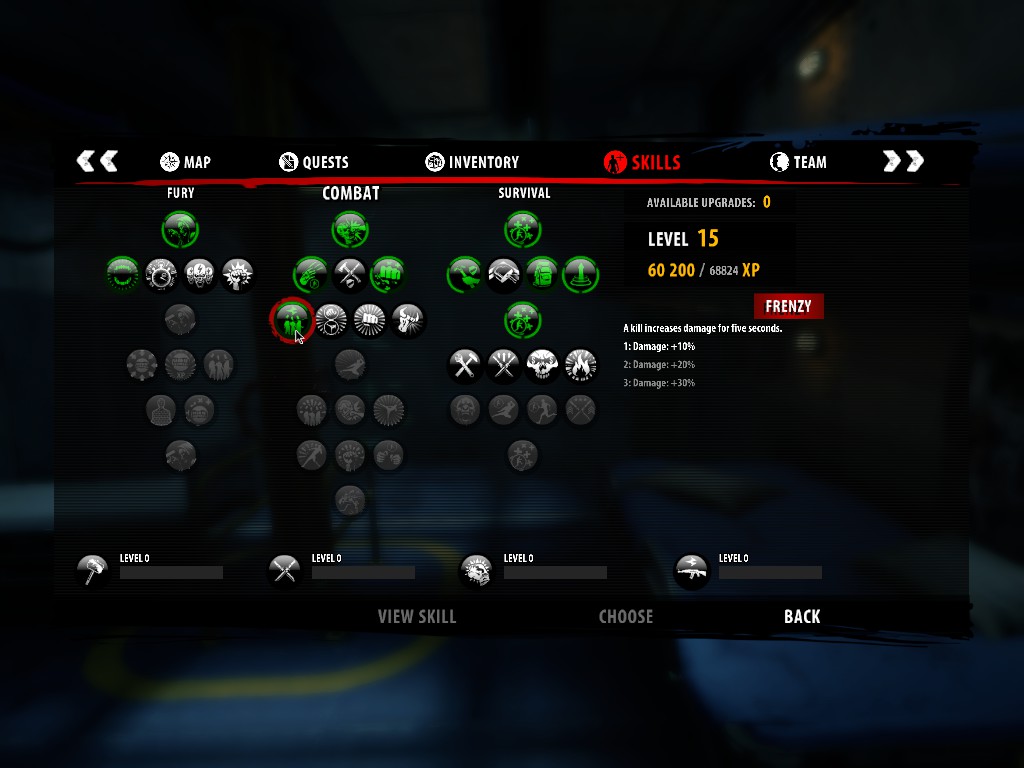
Task: Select the Skills tab
Action: [x=642, y=162]
